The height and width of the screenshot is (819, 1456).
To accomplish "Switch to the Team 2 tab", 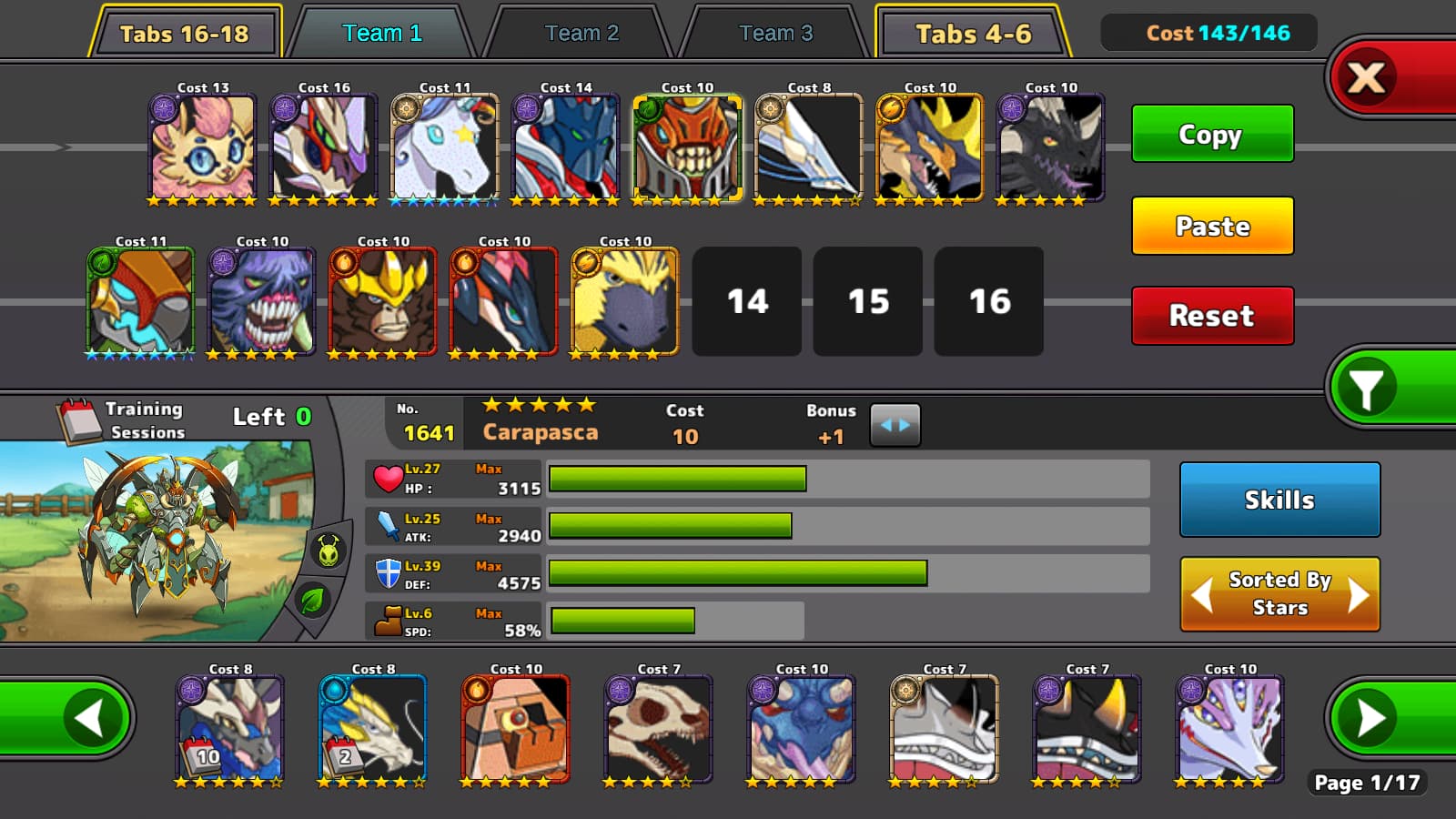I will click(x=581, y=34).
